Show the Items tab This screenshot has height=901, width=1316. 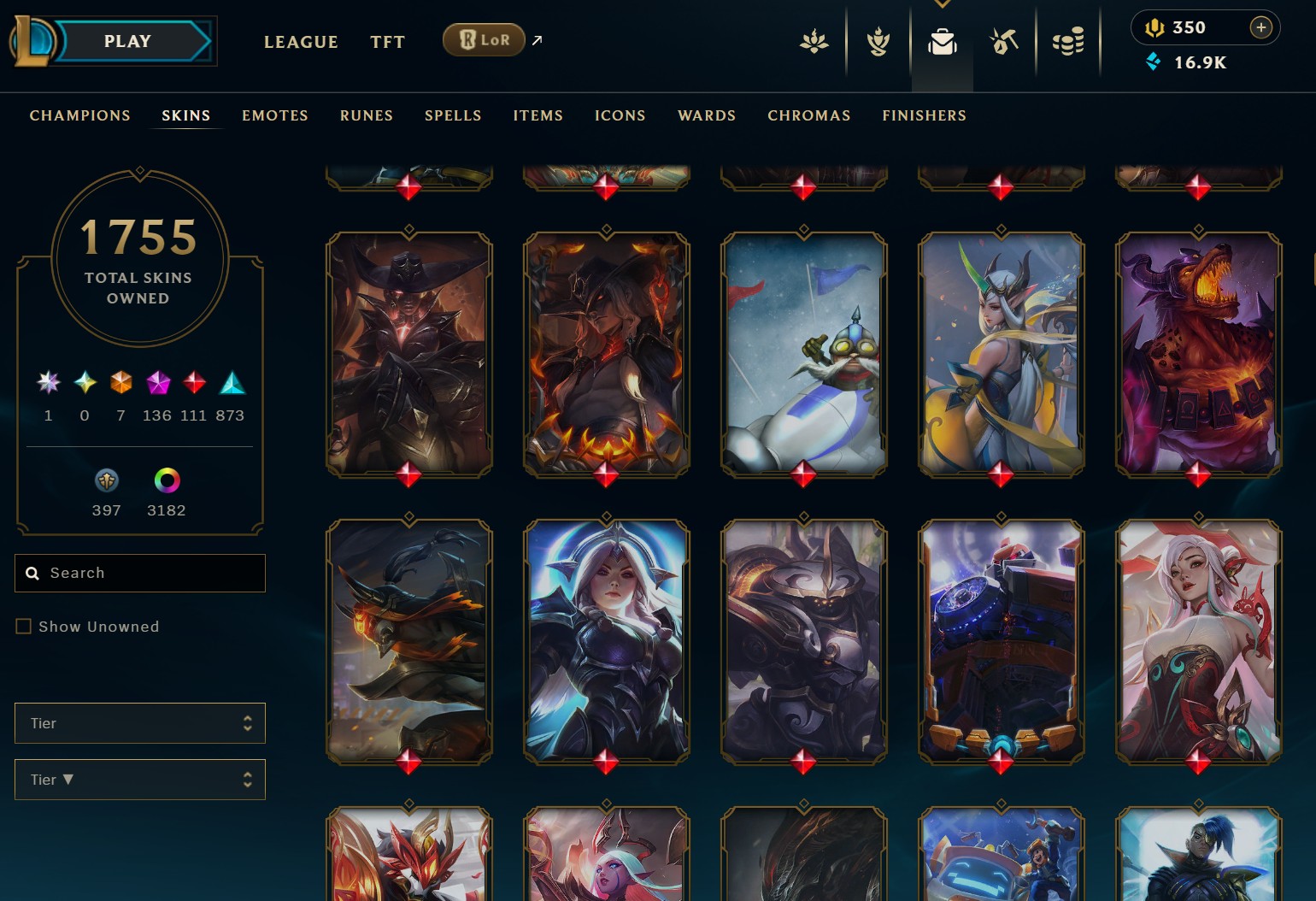point(538,115)
